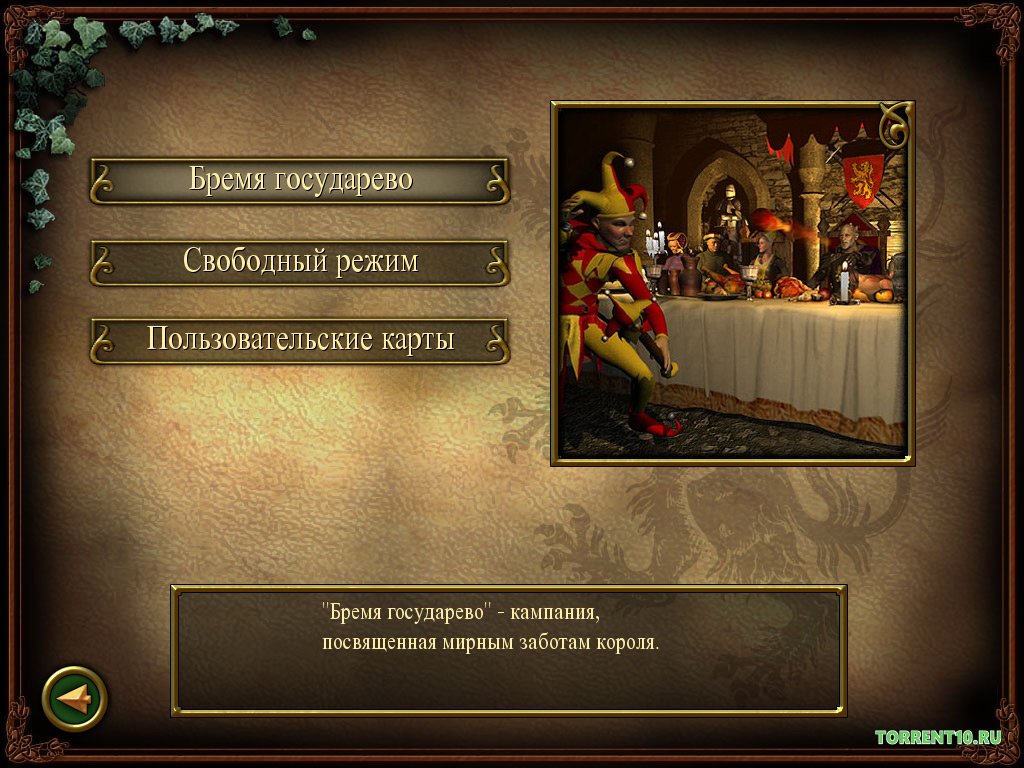Go back with the gold arrow button

(75, 697)
